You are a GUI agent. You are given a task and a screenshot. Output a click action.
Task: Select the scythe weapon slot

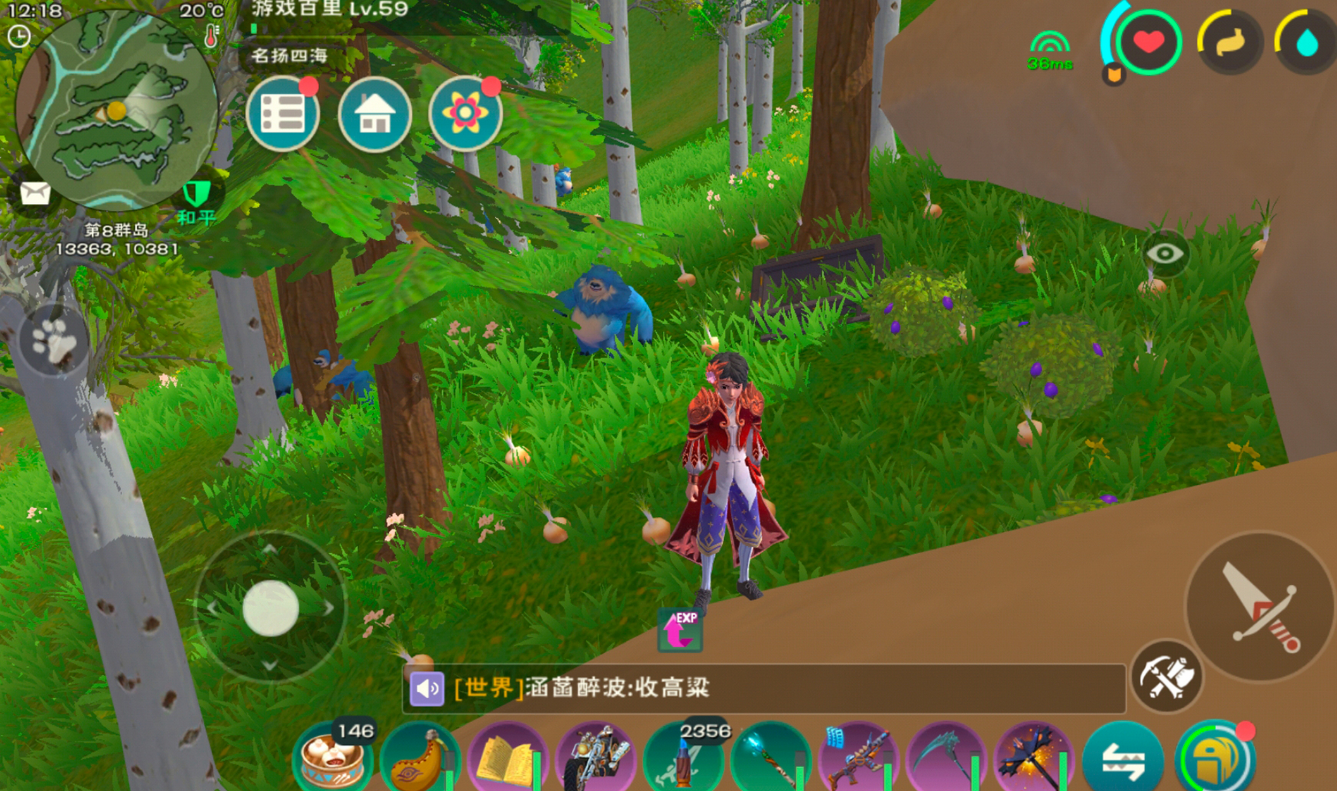[x=945, y=761]
